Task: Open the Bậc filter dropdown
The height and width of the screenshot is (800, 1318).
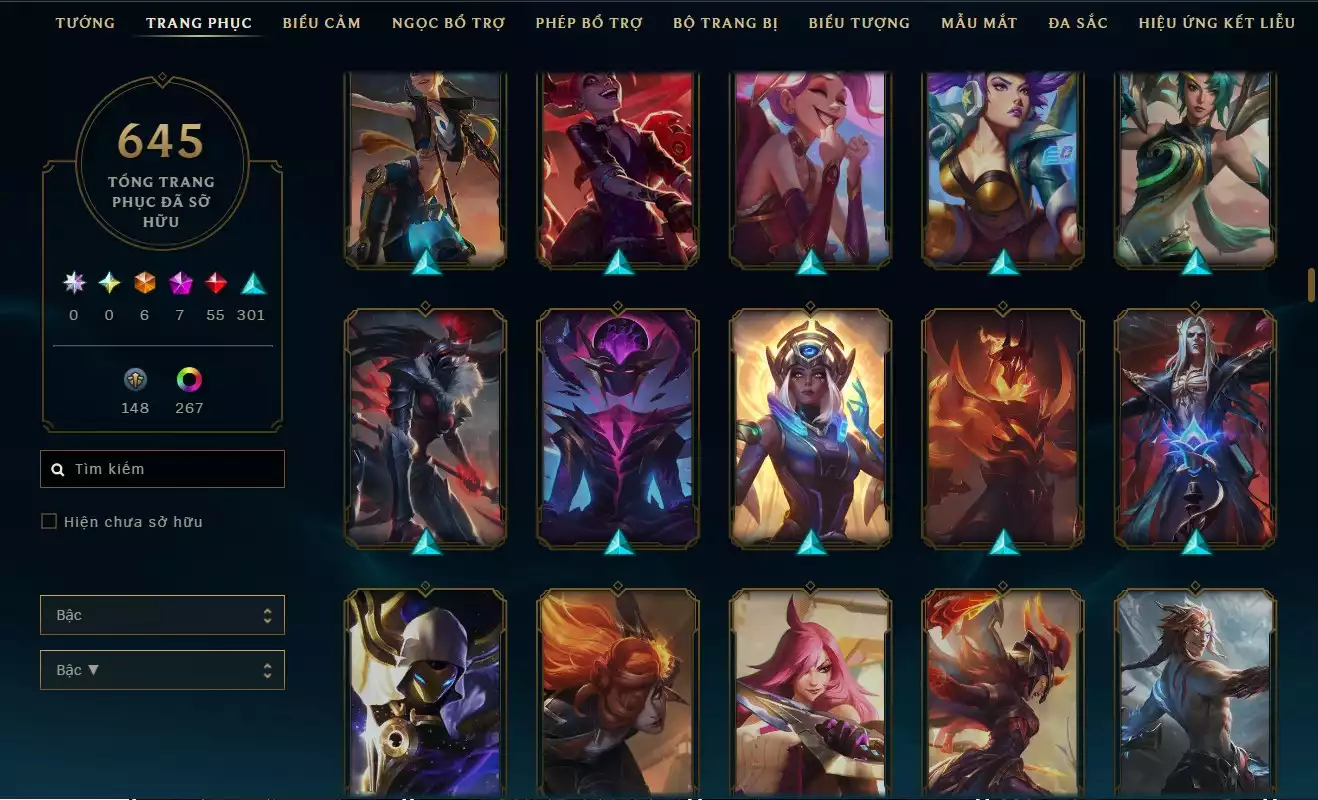Action: pyautogui.click(x=162, y=615)
